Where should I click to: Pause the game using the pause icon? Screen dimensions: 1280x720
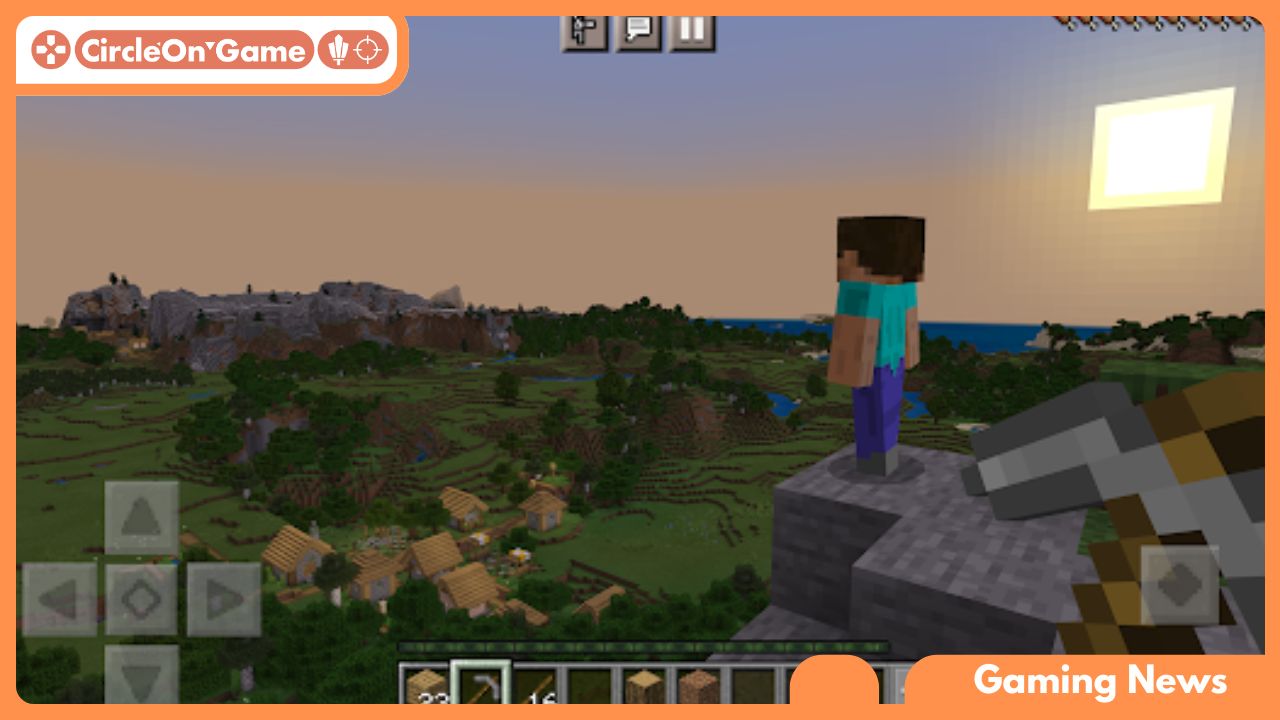[692, 31]
